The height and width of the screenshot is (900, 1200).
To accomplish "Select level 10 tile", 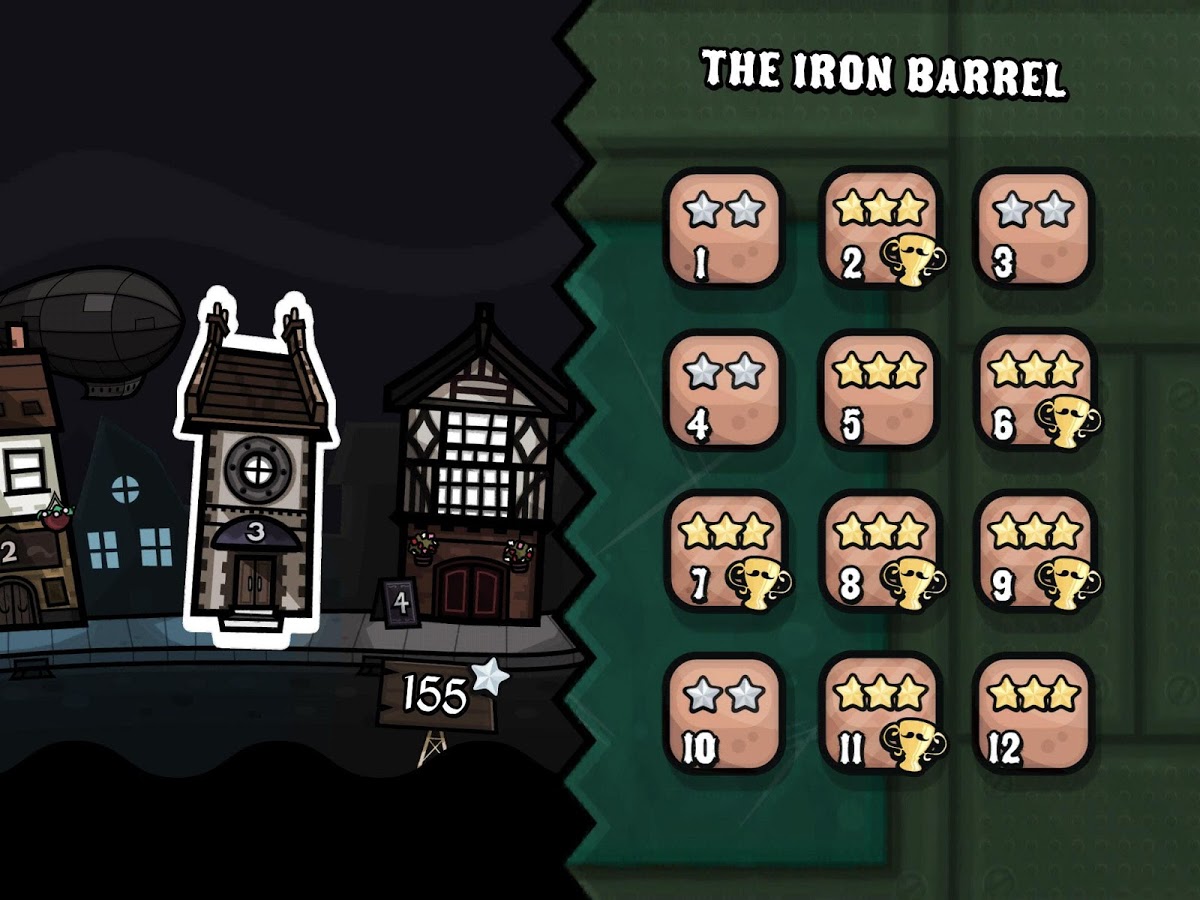I will [724, 713].
